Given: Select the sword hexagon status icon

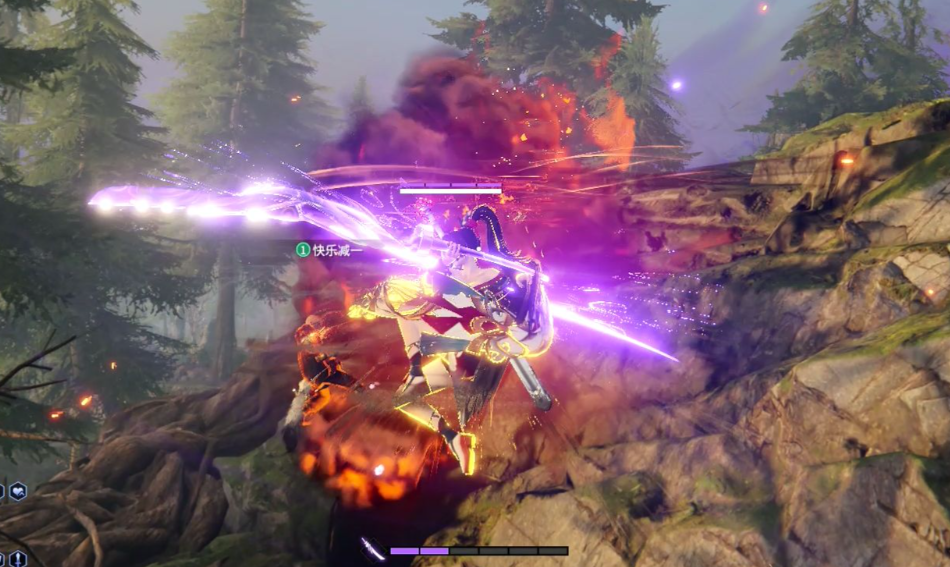Looking at the screenshot, I should tap(18, 558).
